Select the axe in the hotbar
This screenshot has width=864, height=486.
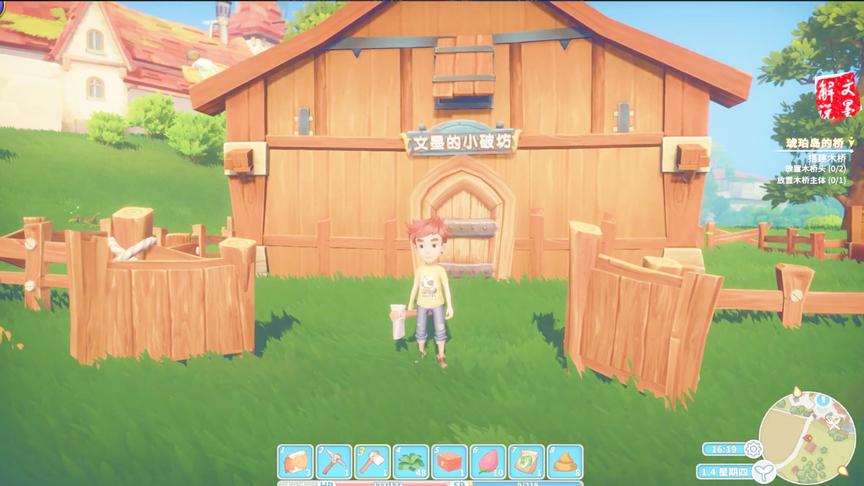372,461
